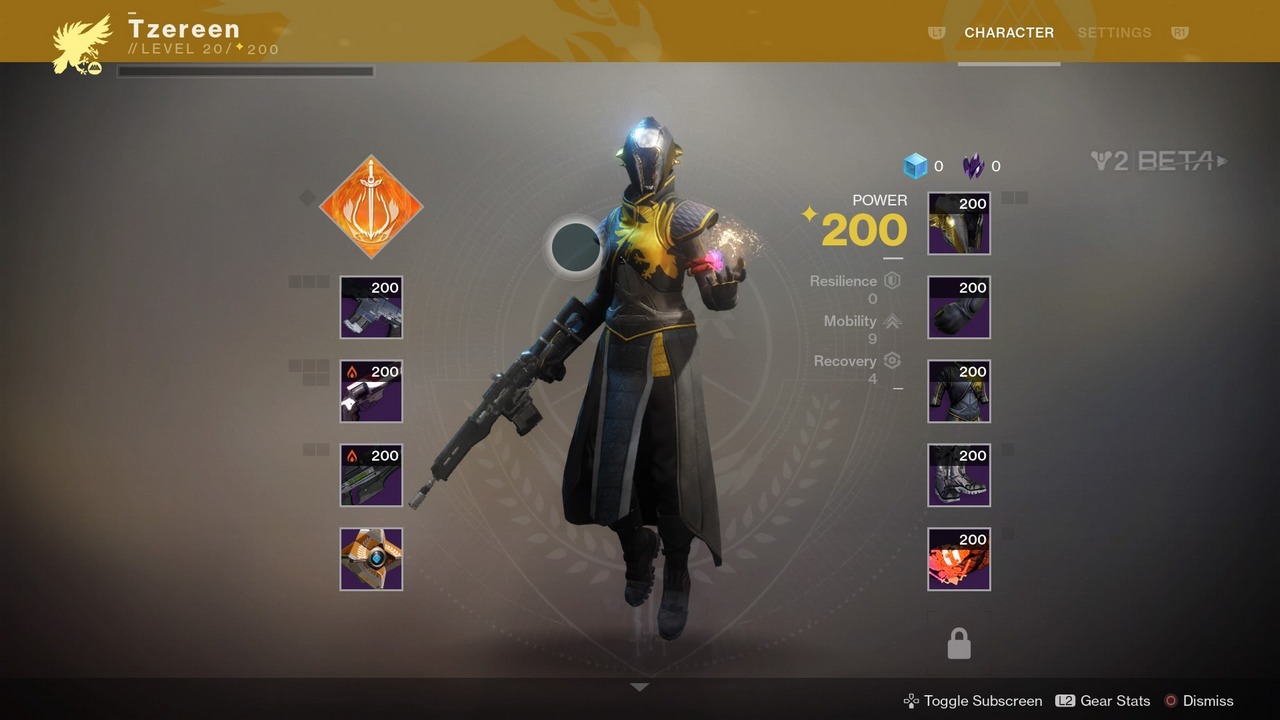
Task: Inspect the equipped Ghost shell
Action: tap(370, 559)
